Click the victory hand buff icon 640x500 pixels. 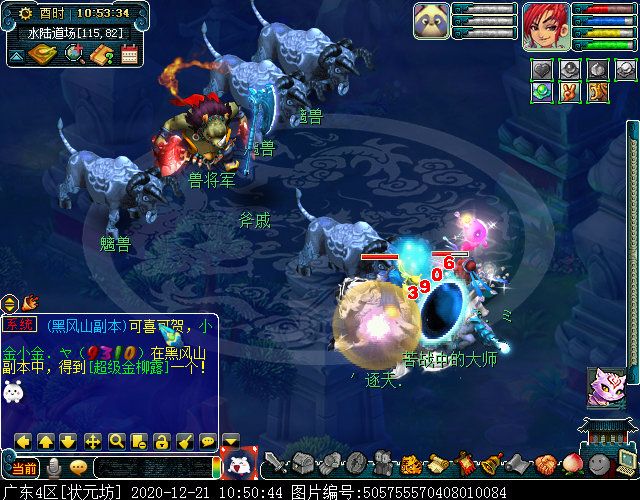pos(568,92)
